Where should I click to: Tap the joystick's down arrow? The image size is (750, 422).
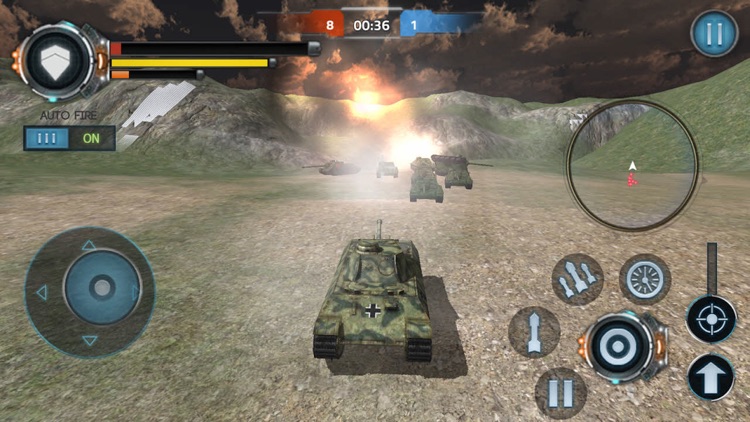point(89,341)
